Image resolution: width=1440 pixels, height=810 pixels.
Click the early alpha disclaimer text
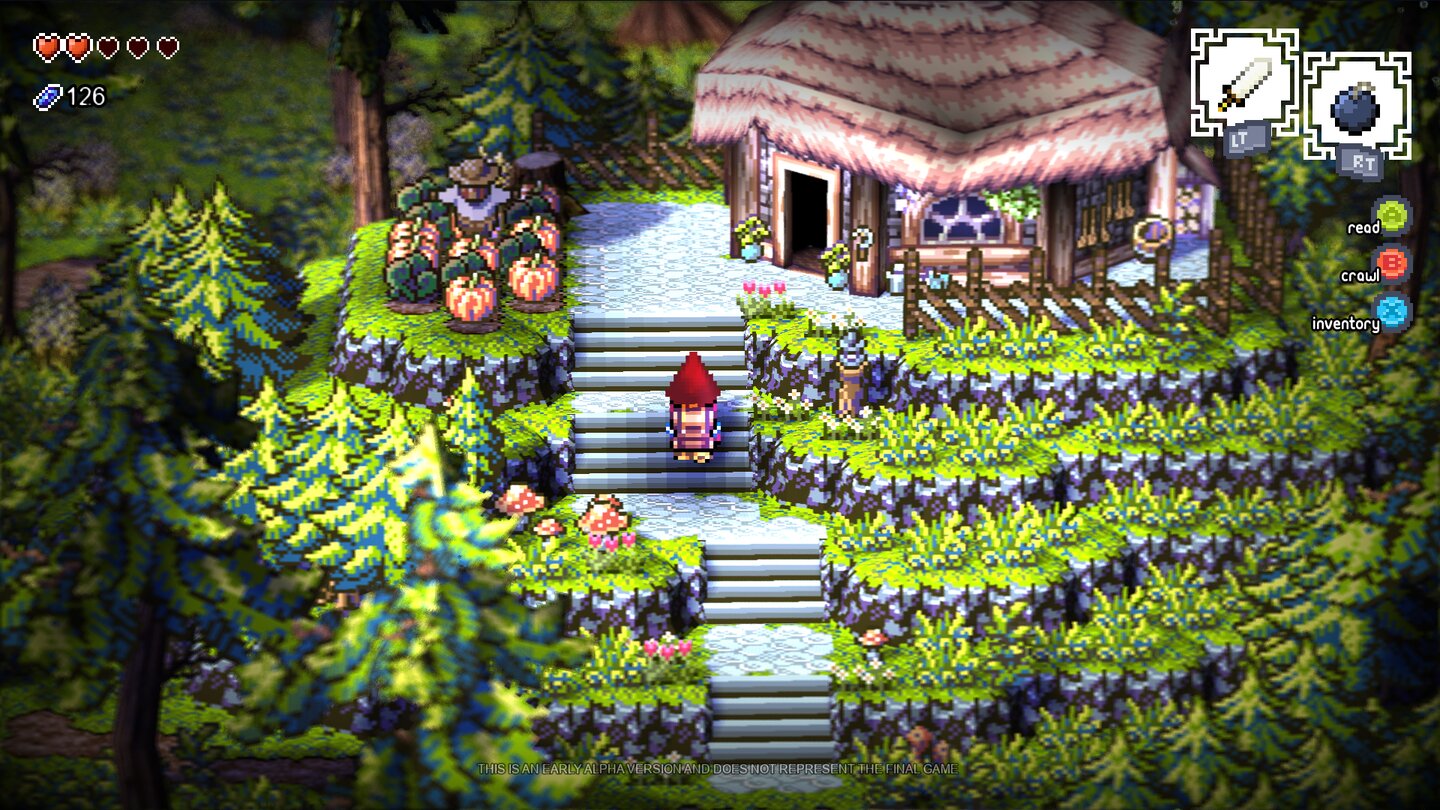(719, 771)
